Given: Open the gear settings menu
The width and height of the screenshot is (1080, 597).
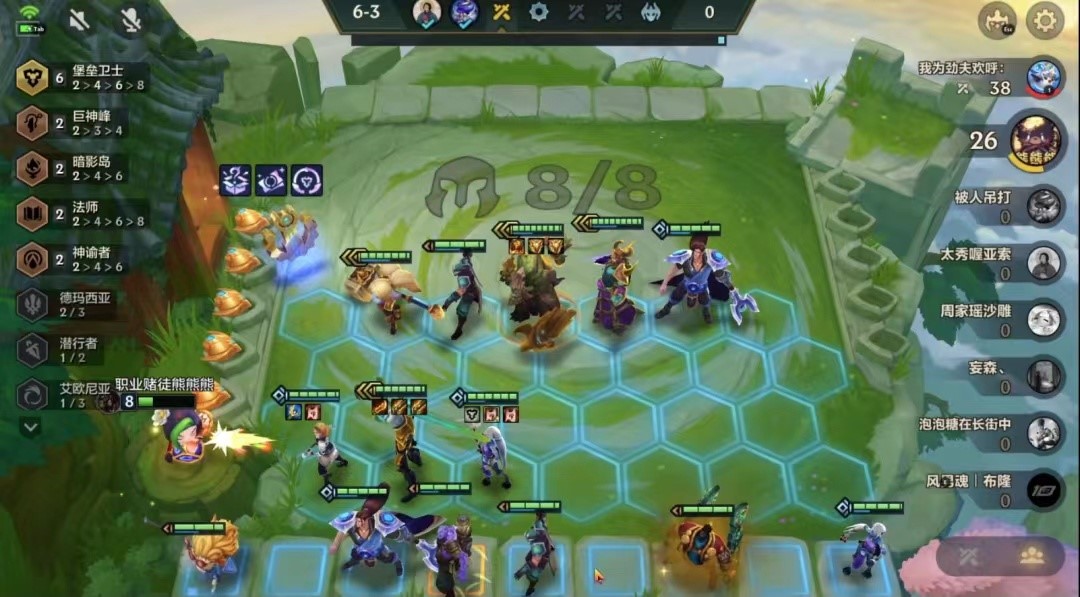Looking at the screenshot, I should point(1045,20).
